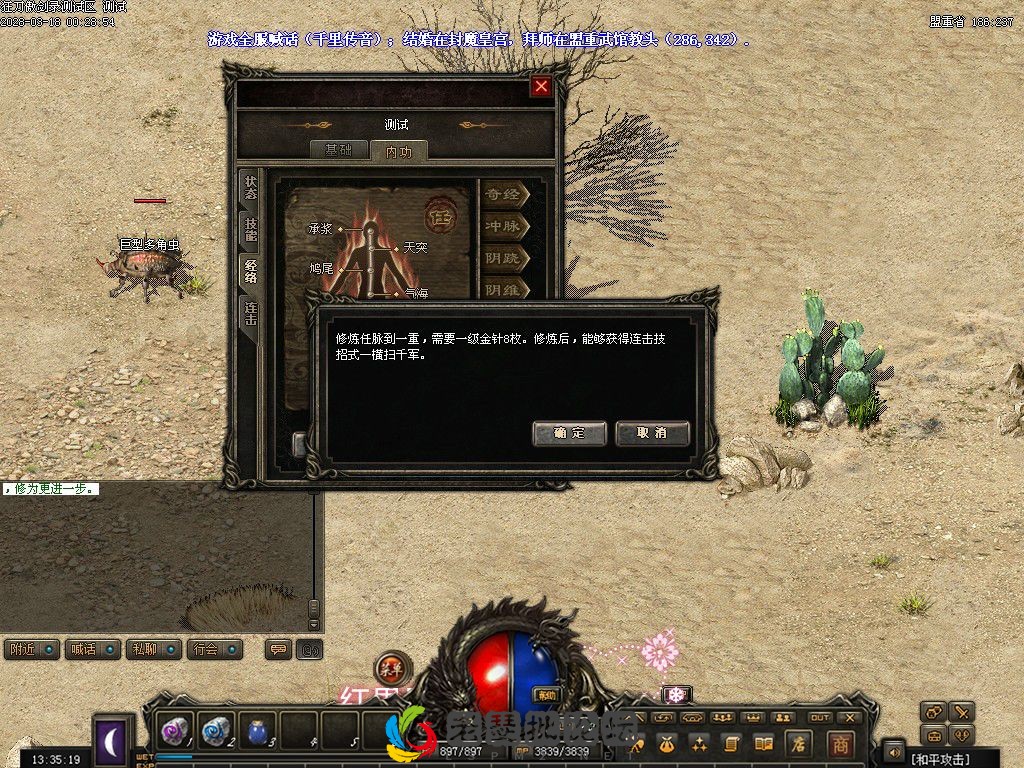Select the 阴跷 meridian button
The width and height of the screenshot is (1024, 768).
point(504,259)
